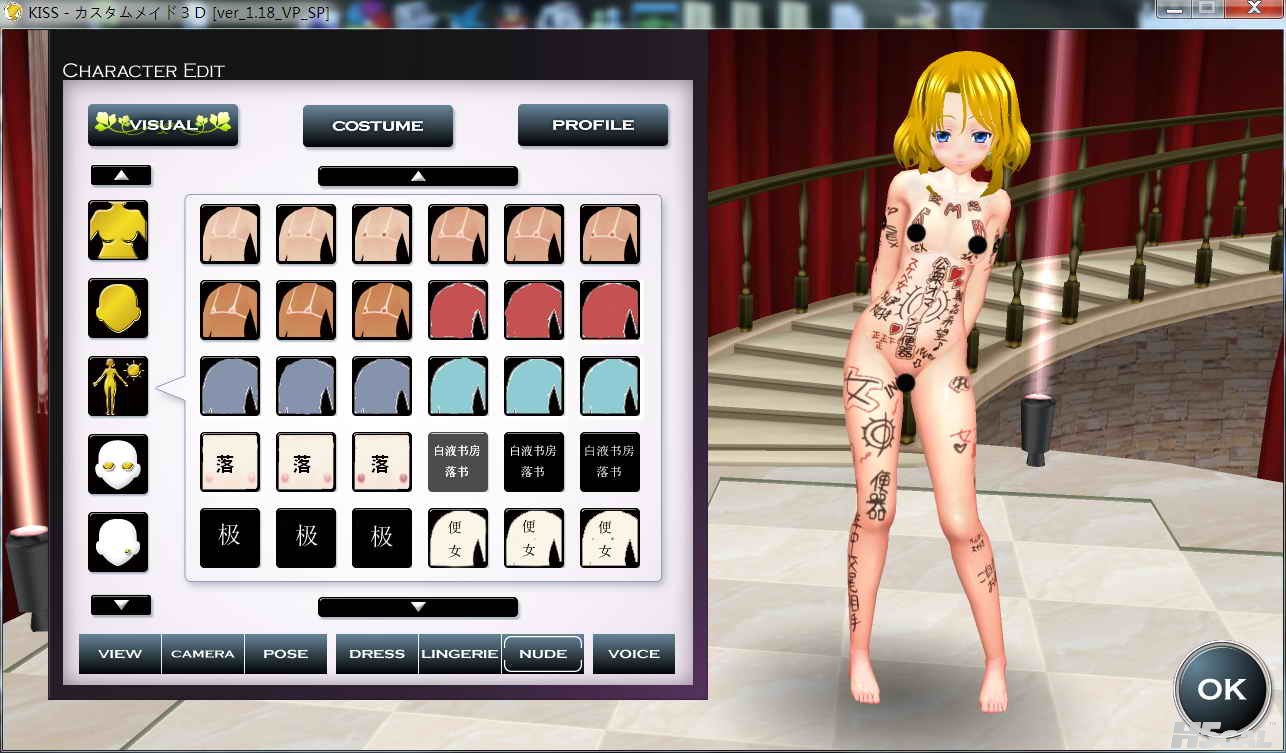The height and width of the screenshot is (753, 1286).
Task: Open the CAMERA controls
Action: [x=203, y=654]
